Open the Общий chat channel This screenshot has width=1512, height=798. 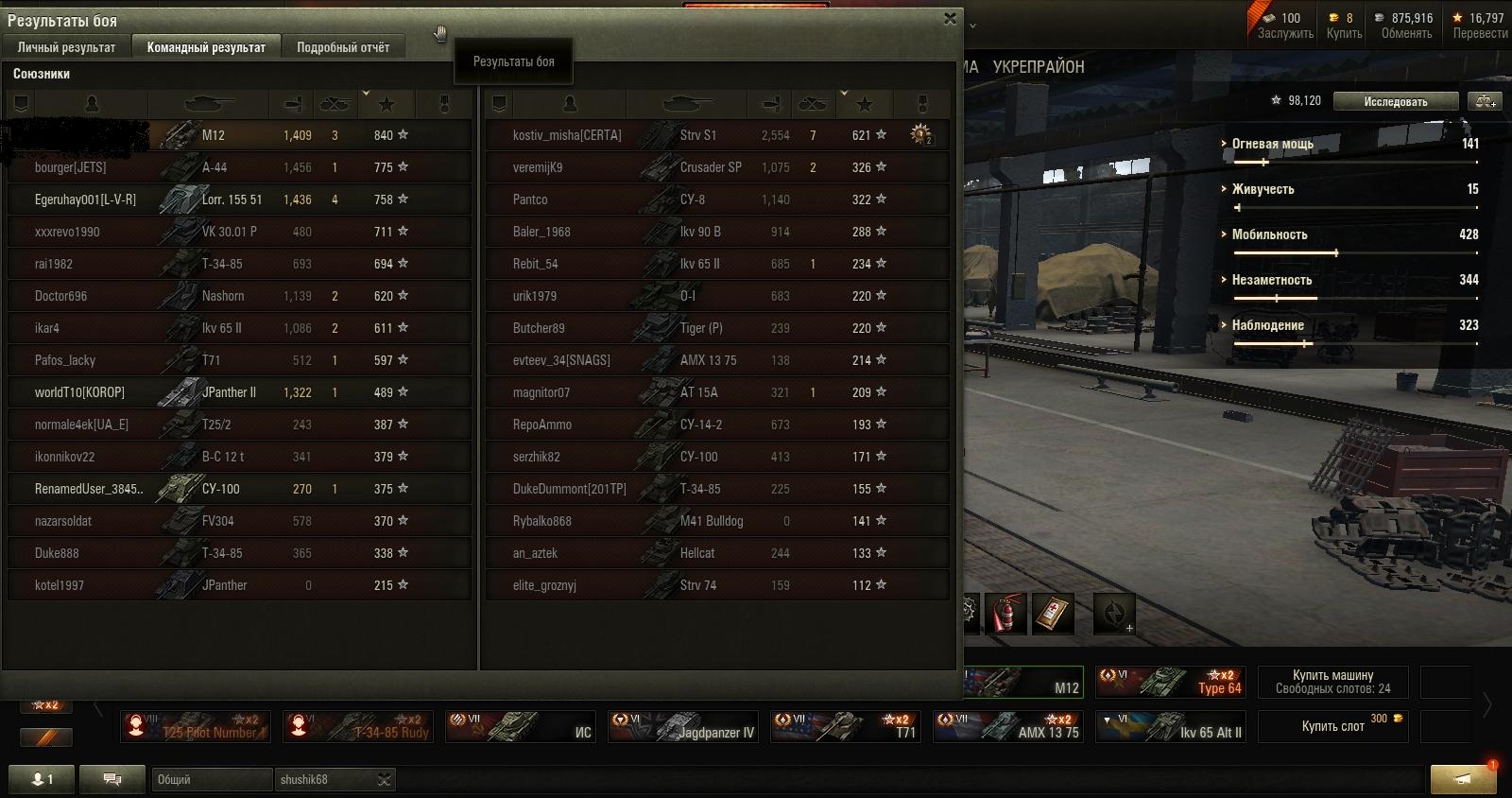click(212, 779)
